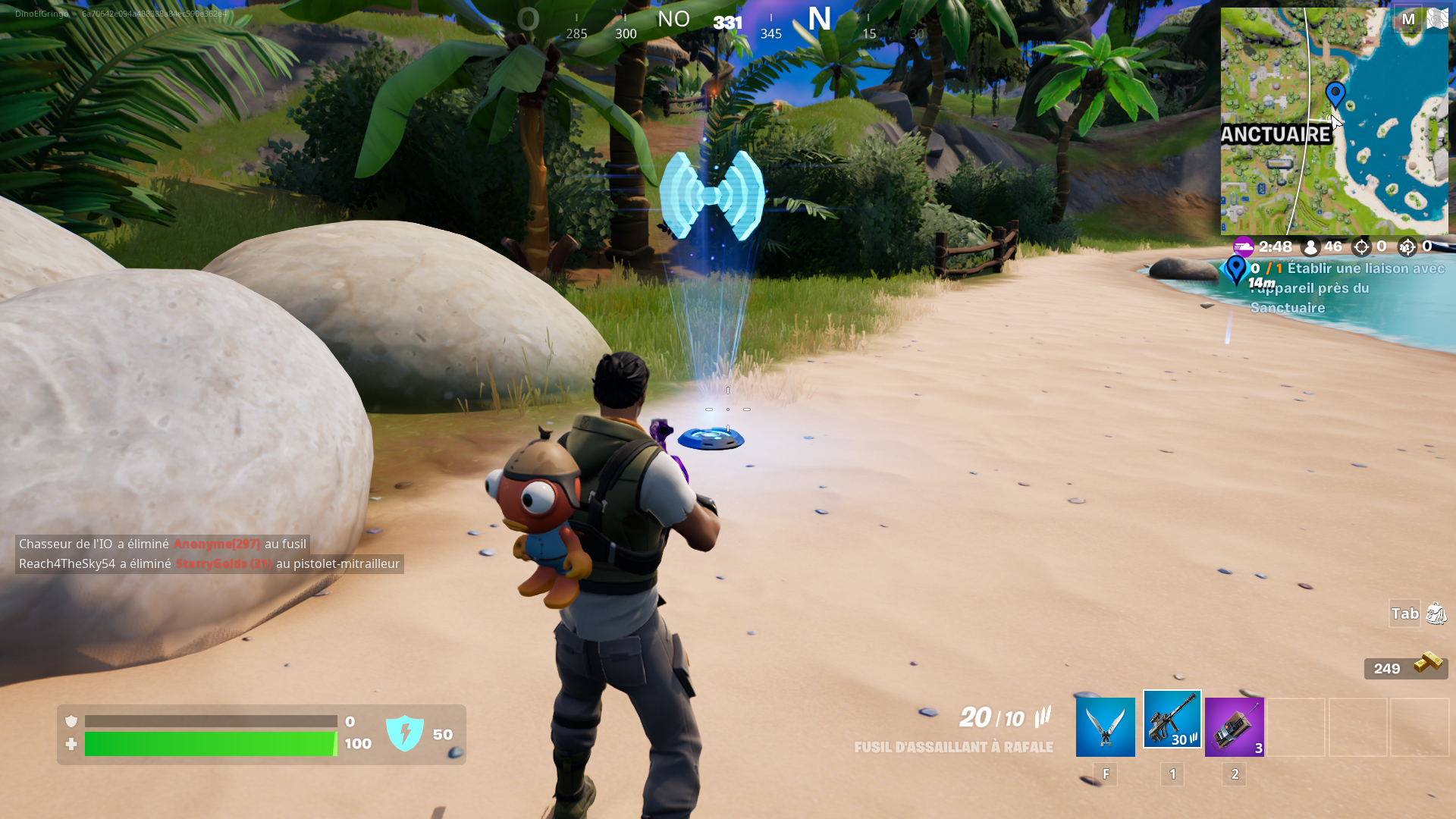Screen dimensions: 1456x819
Task: Click the Tab inventory button
Action: click(1404, 613)
